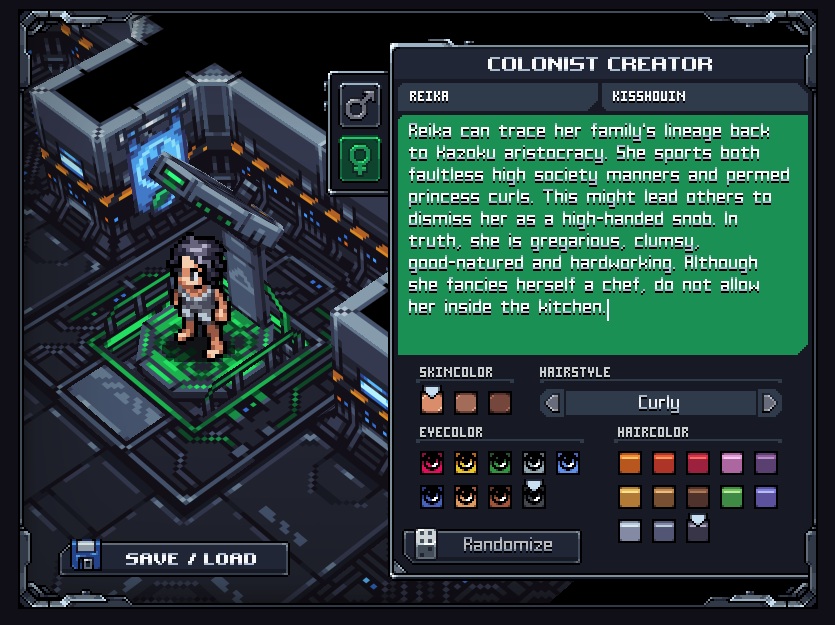Pick the green eye color
This screenshot has width=835, height=625.
pos(499,463)
